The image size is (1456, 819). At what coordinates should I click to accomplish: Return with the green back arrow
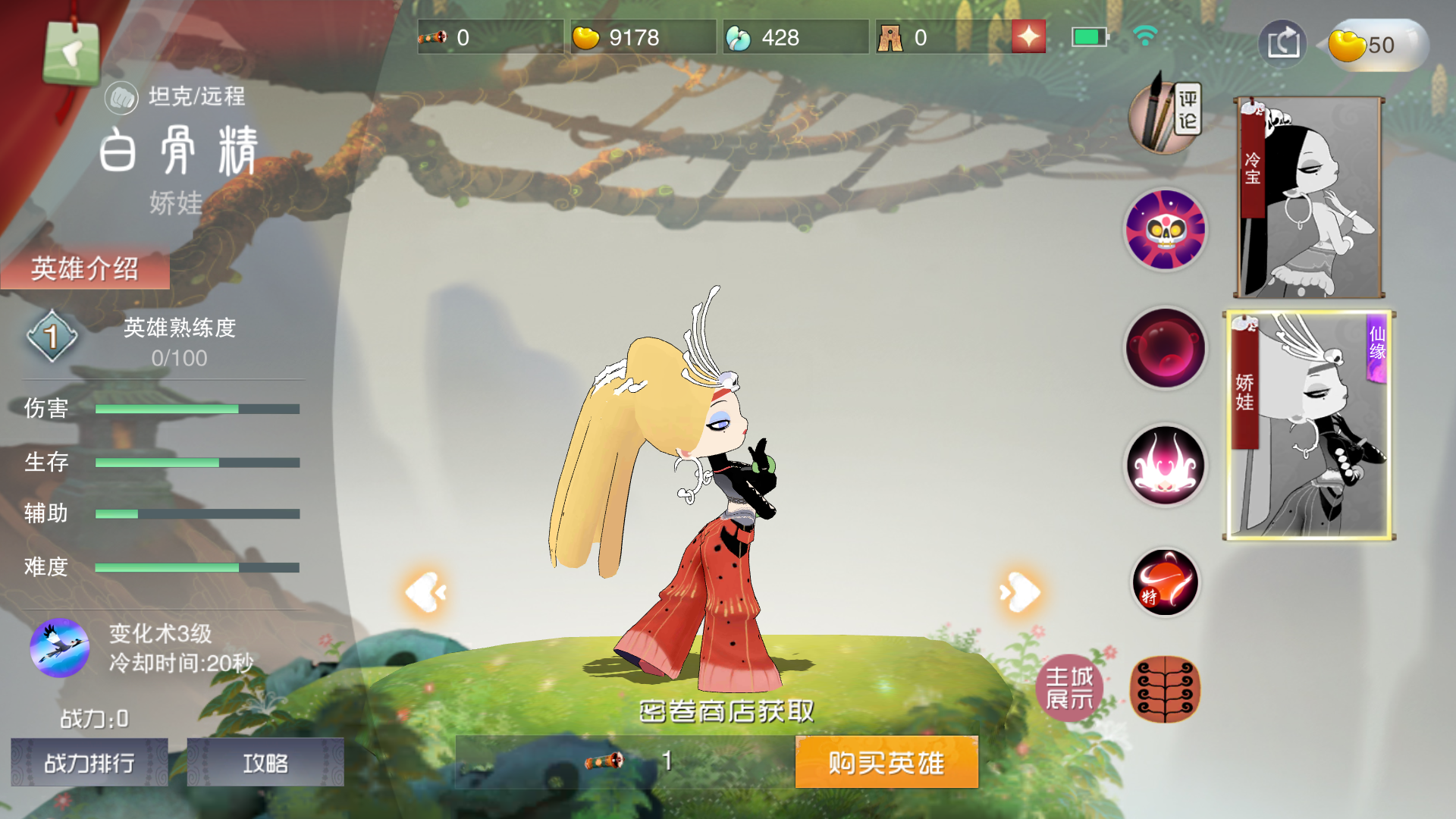coord(72,55)
